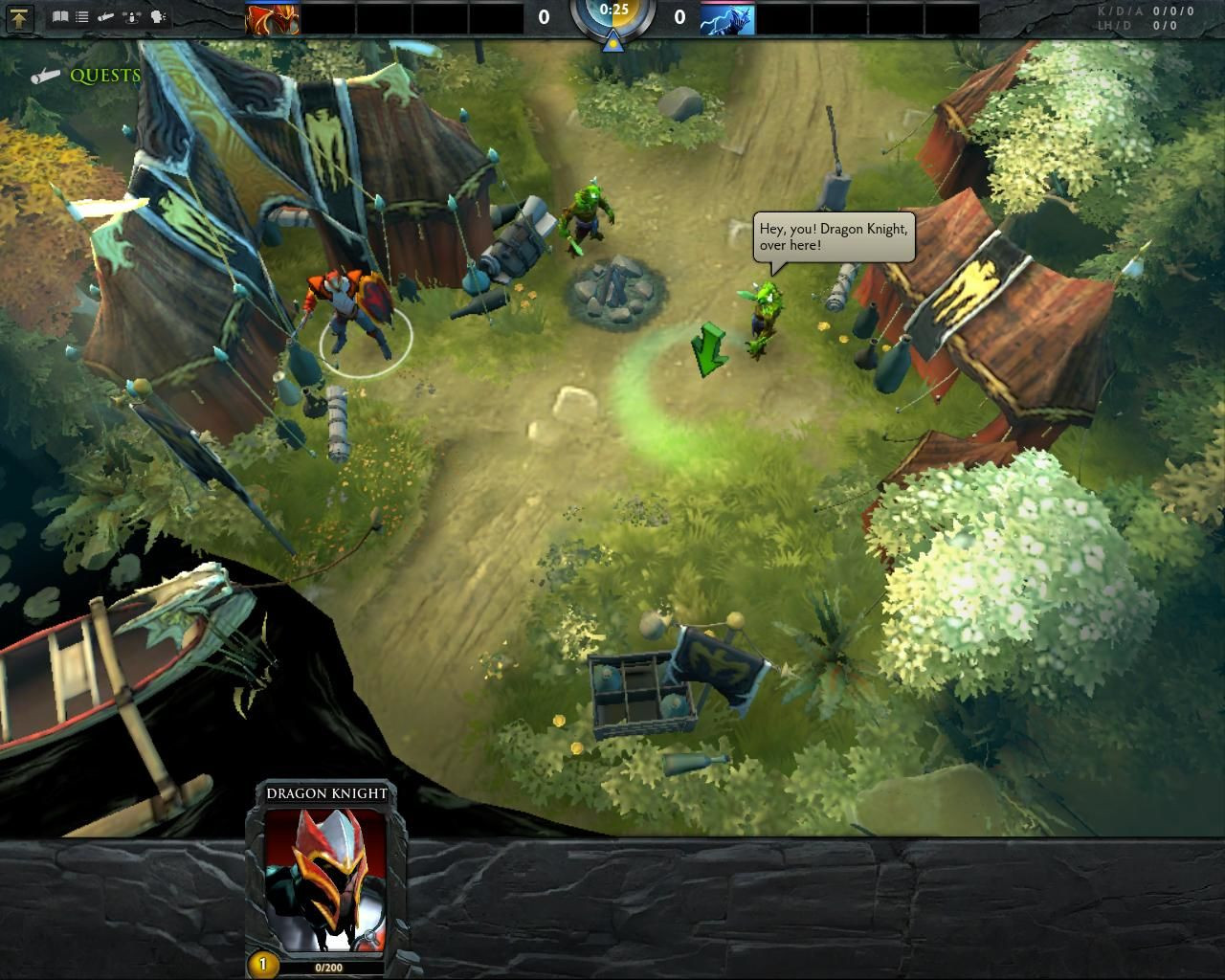Screen dimensions: 1225x980
Task: Inspect the magnifier icon on hero portrait
Action: tap(368, 937)
